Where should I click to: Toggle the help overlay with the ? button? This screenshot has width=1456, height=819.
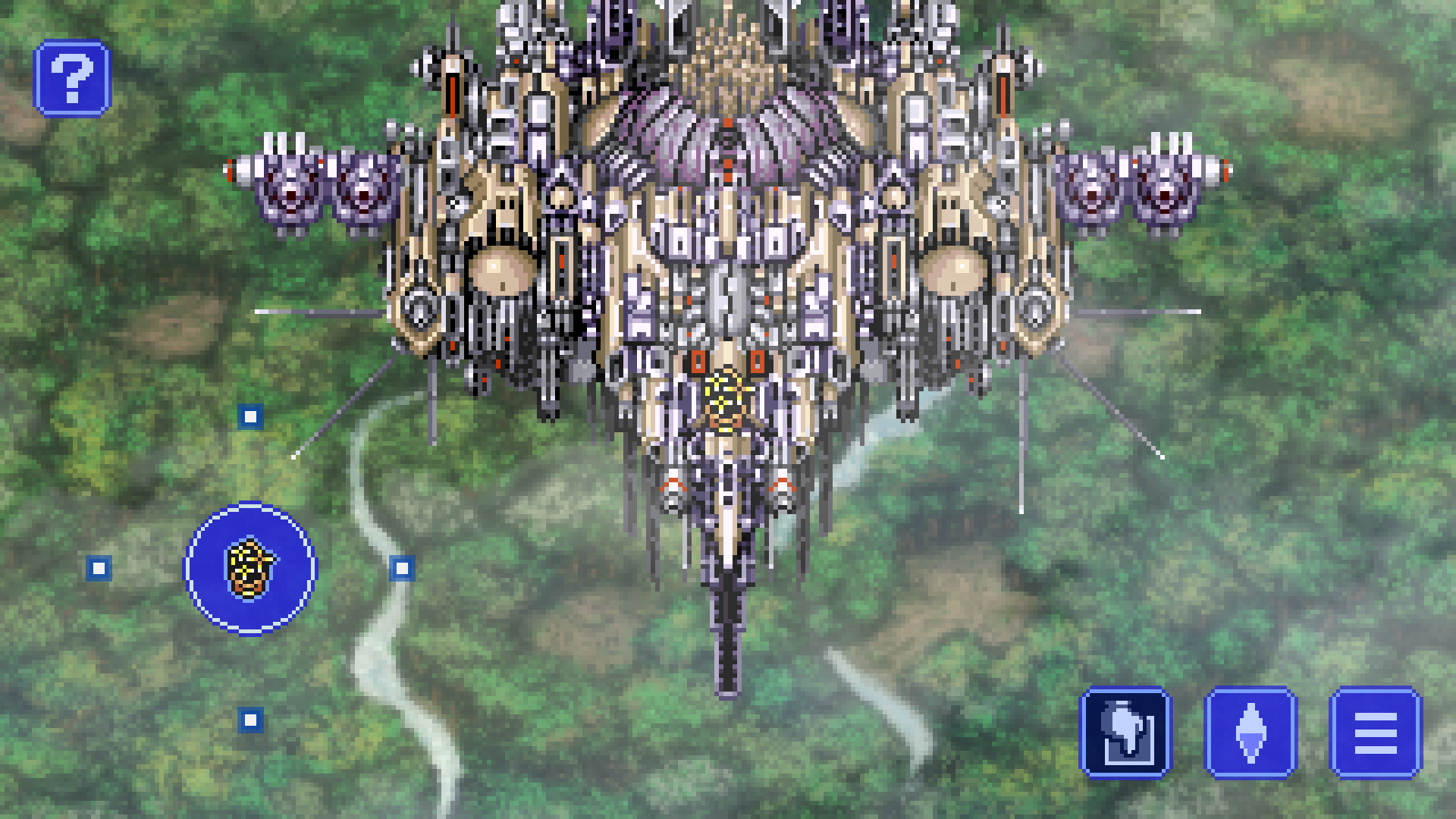(74, 78)
